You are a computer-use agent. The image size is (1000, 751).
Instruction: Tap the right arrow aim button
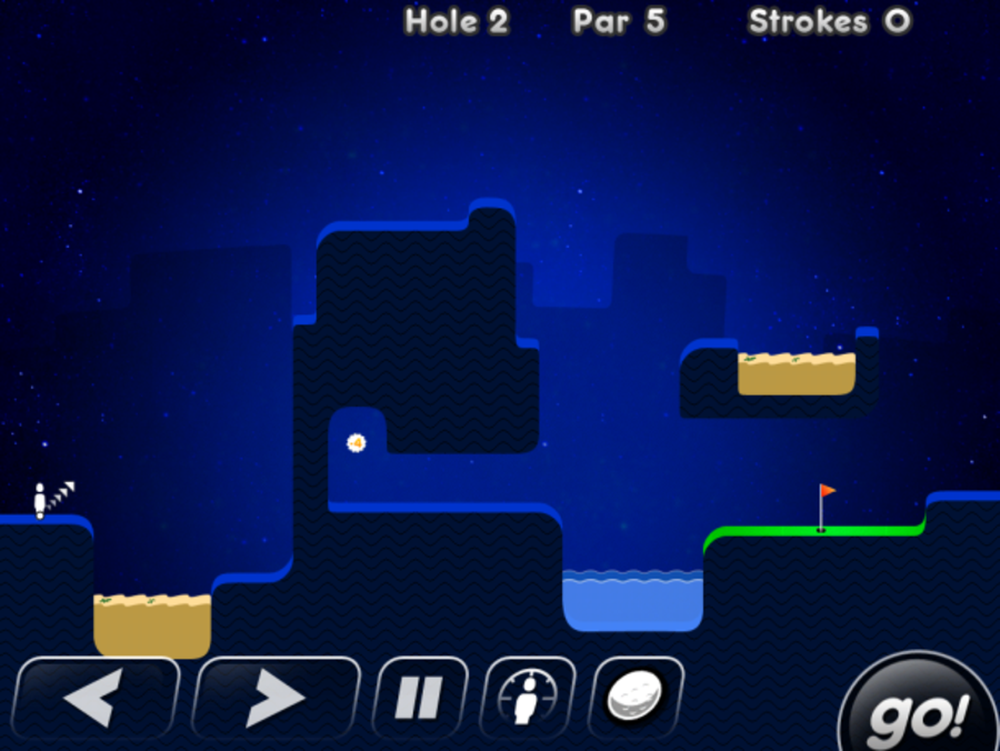click(275, 697)
